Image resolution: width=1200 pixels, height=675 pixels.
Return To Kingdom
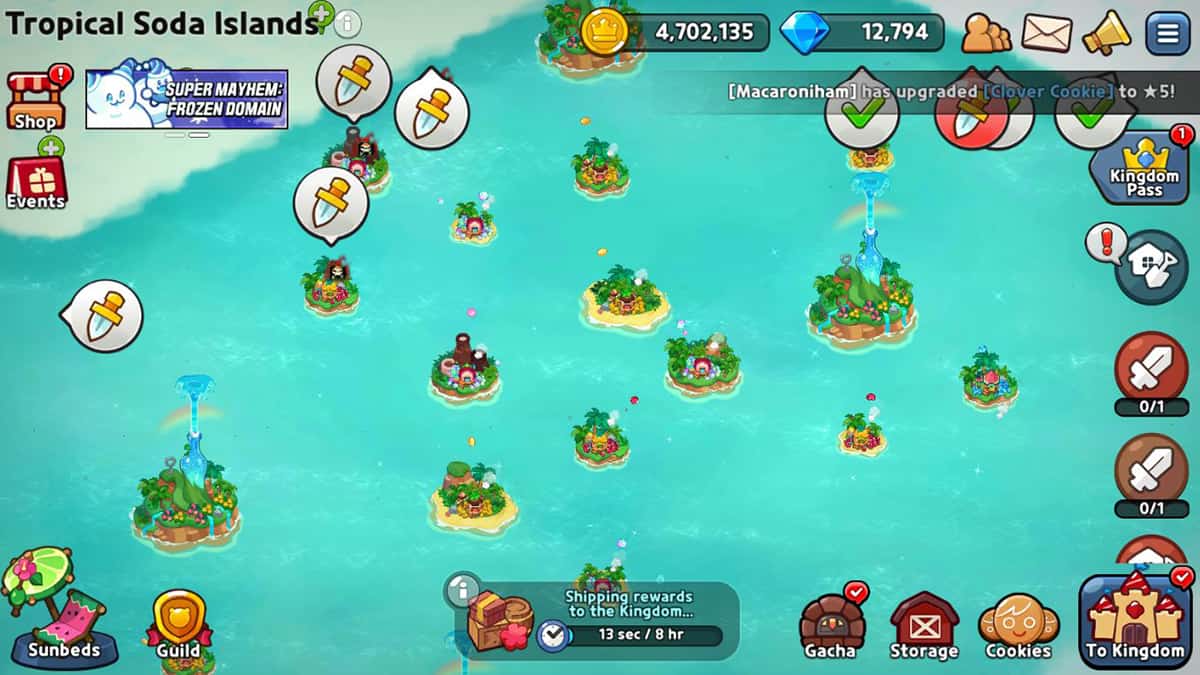point(1135,620)
